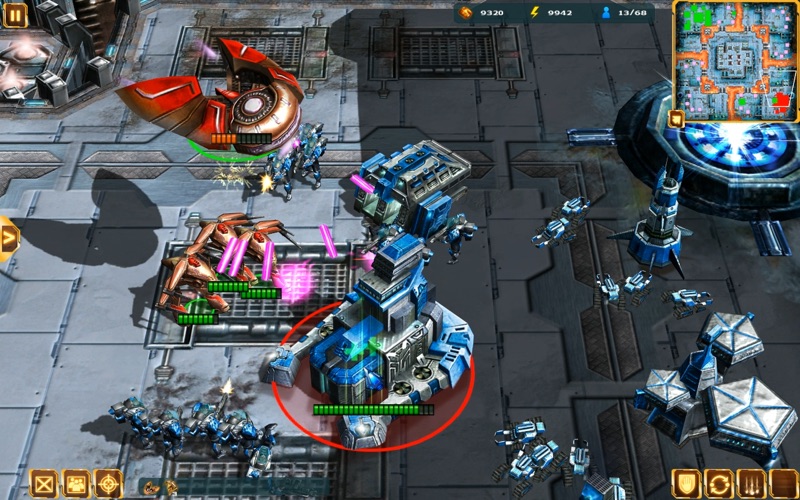Toggle the small button below the minimap
This screenshot has width=800, height=500.
[x=676, y=118]
